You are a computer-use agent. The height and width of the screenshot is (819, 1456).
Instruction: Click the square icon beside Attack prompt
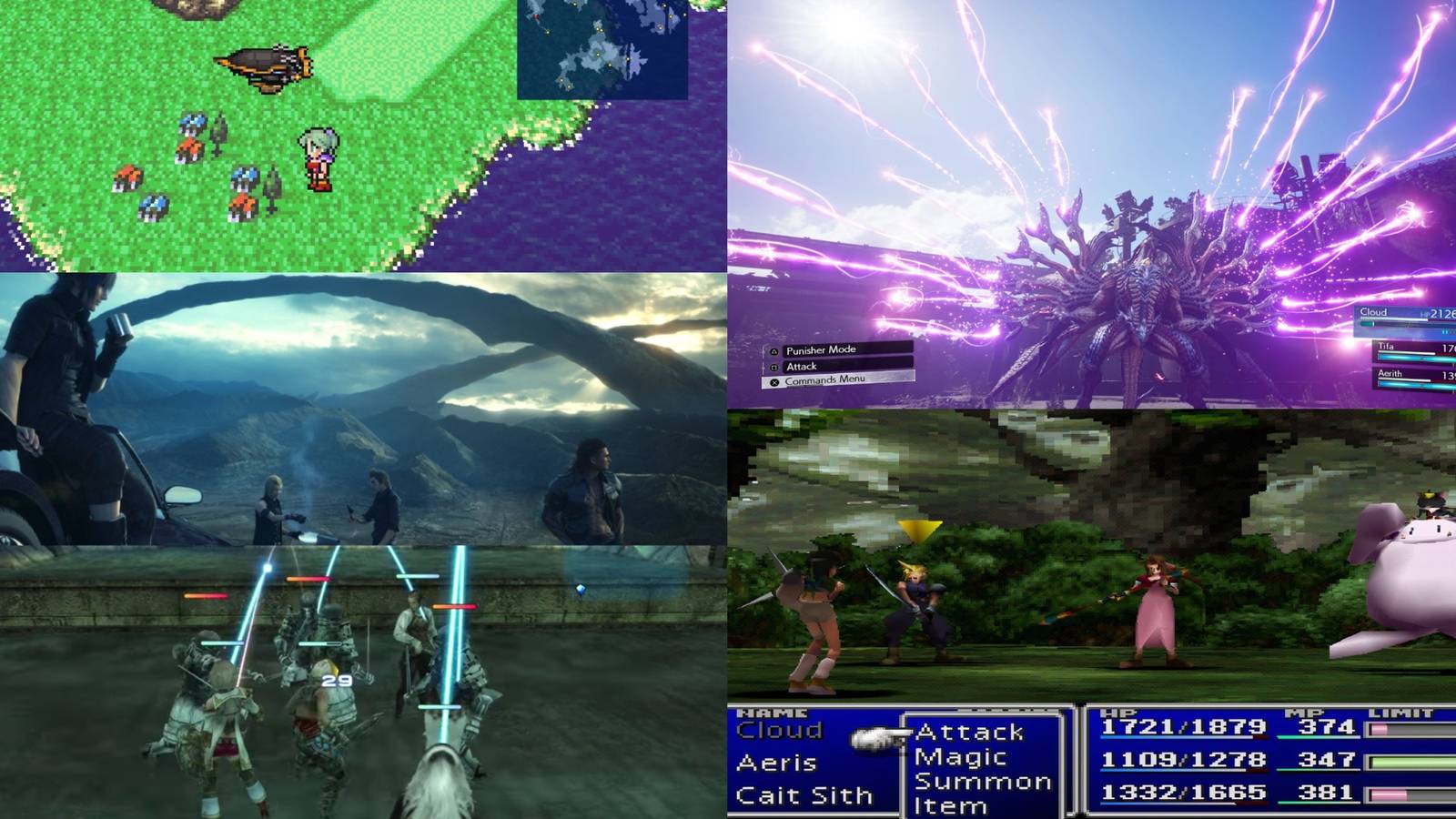774,367
